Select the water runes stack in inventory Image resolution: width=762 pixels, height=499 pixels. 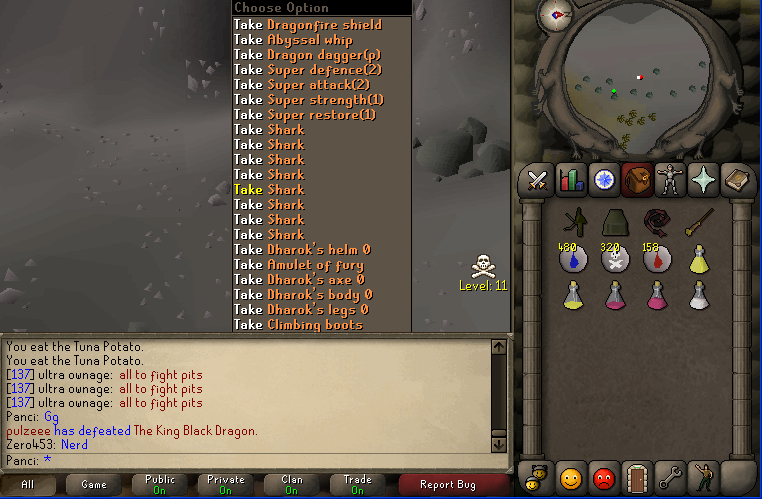point(572,258)
